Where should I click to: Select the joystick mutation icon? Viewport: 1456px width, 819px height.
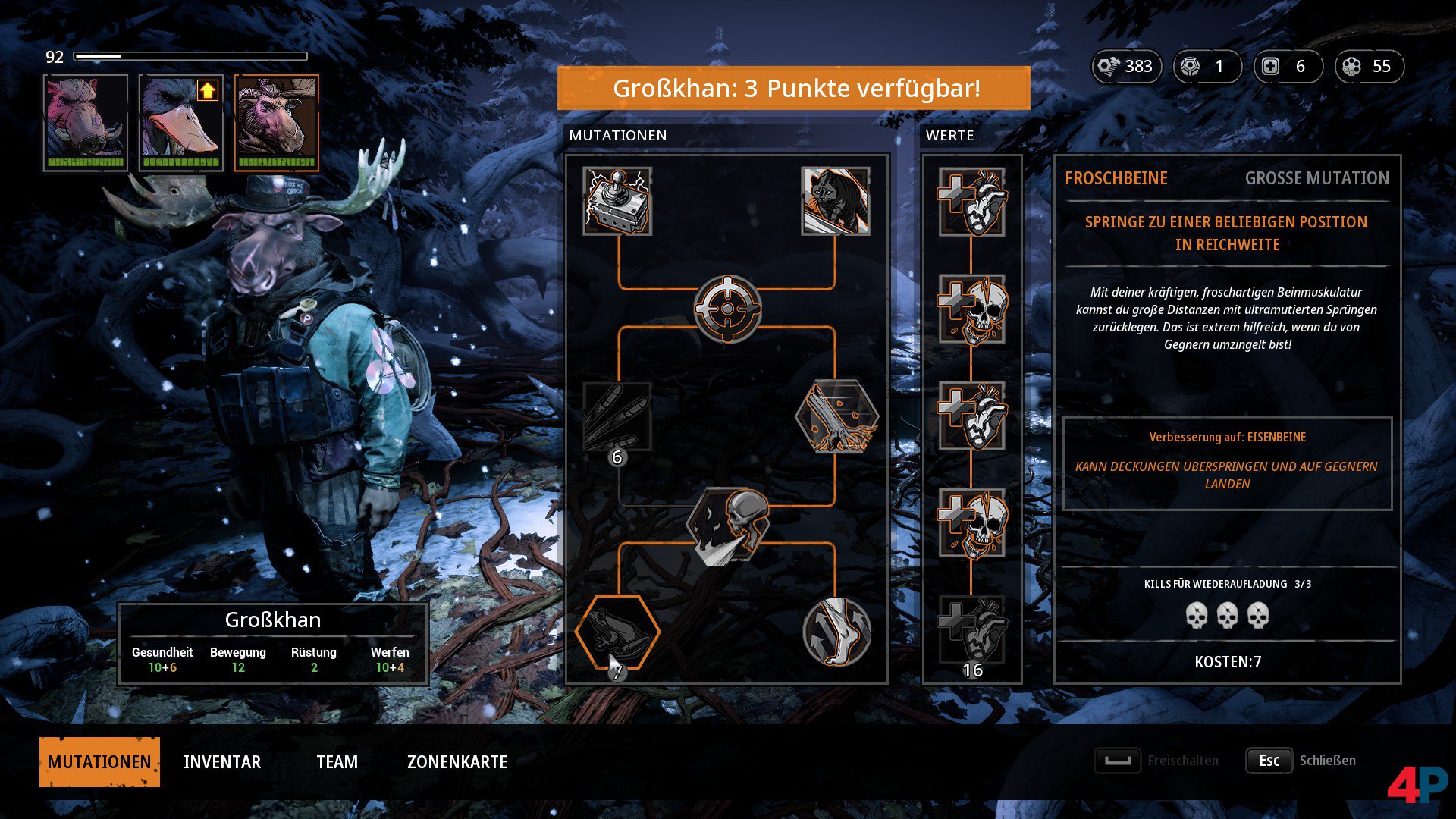[617, 201]
